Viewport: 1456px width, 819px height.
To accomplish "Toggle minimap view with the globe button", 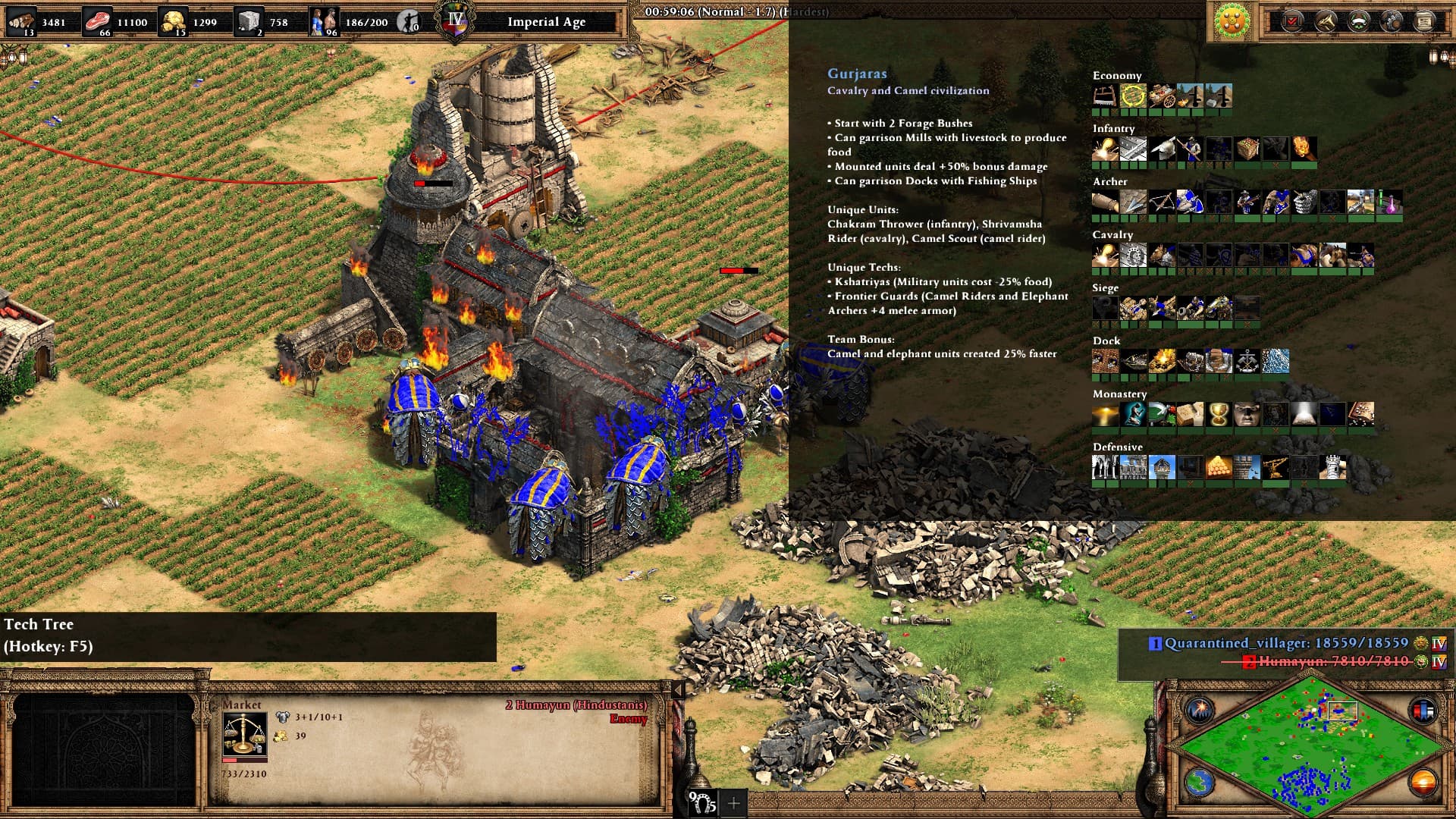I will tap(1200, 783).
